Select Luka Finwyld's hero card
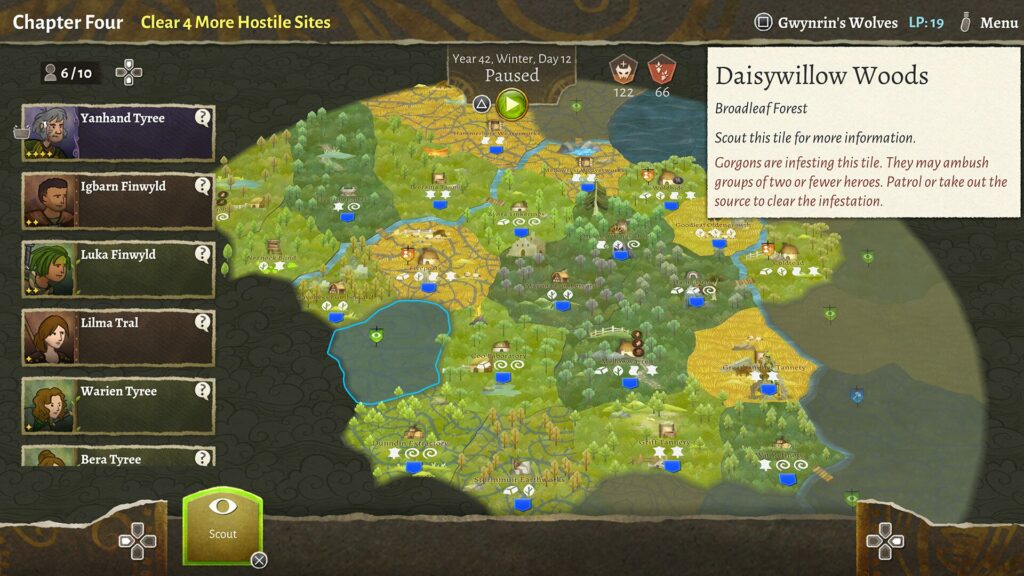The width and height of the screenshot is (1024, 576). (x=118, y=268)
